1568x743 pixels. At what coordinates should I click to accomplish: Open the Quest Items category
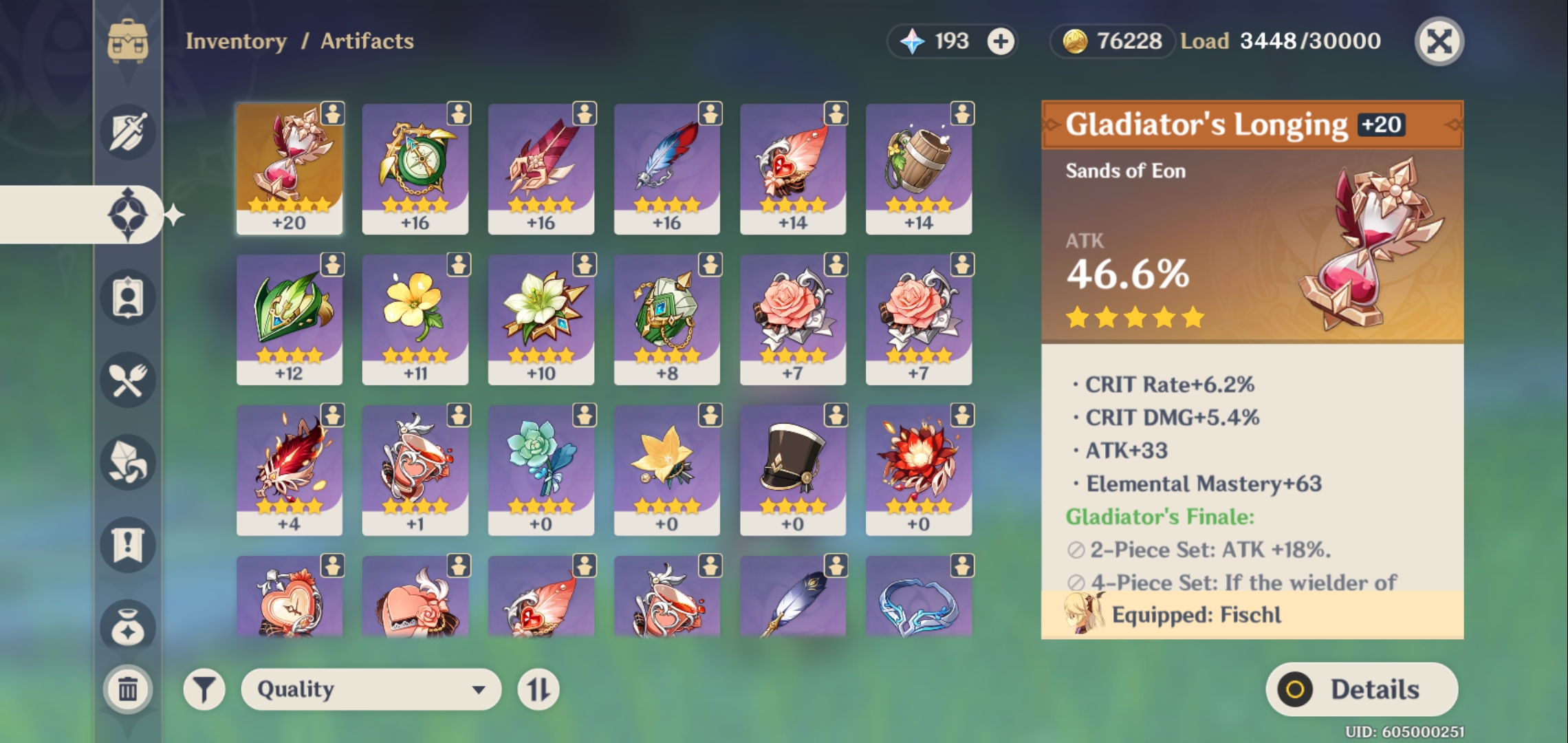127,543
